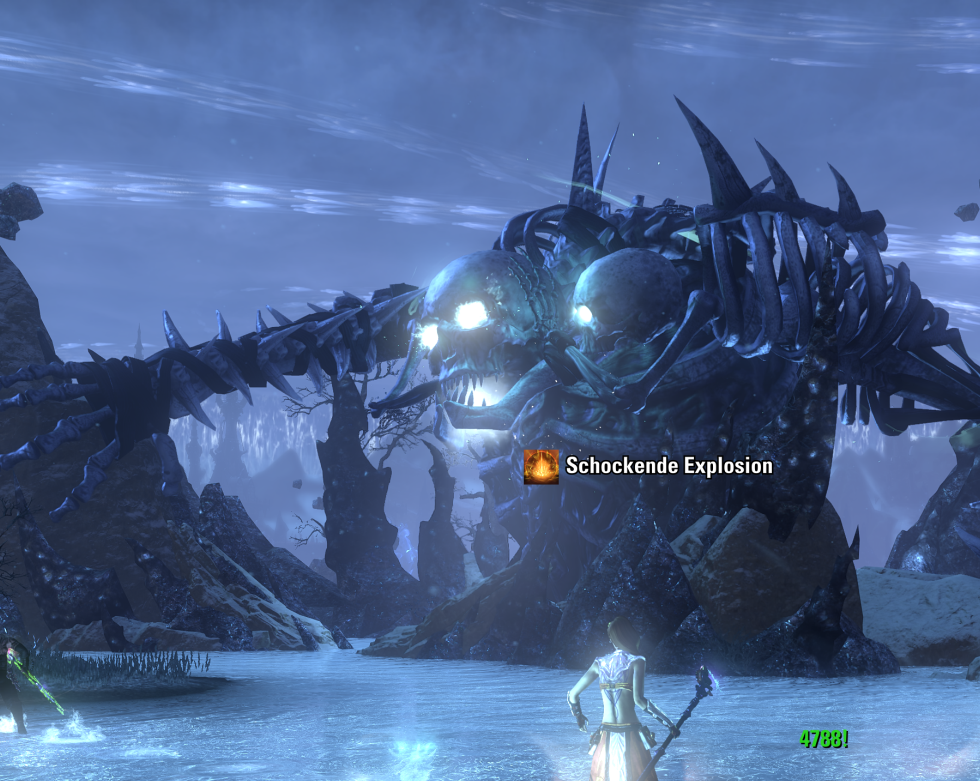This screenshot has height=781, width=980.
Task: Click the Schockende Explosion ability icon
Action: [x=541, y=466]
